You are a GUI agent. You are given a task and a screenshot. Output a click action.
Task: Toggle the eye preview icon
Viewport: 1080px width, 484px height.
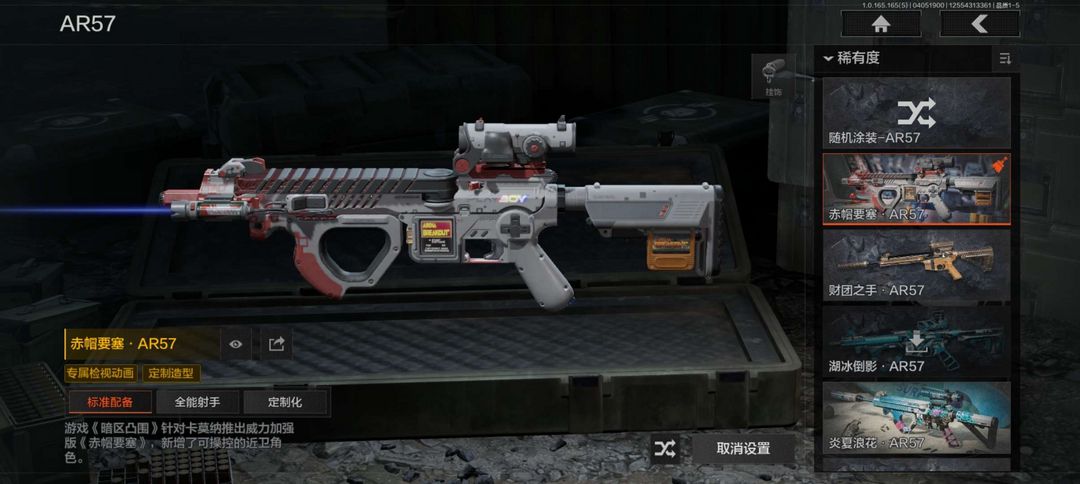click(236, 344)
